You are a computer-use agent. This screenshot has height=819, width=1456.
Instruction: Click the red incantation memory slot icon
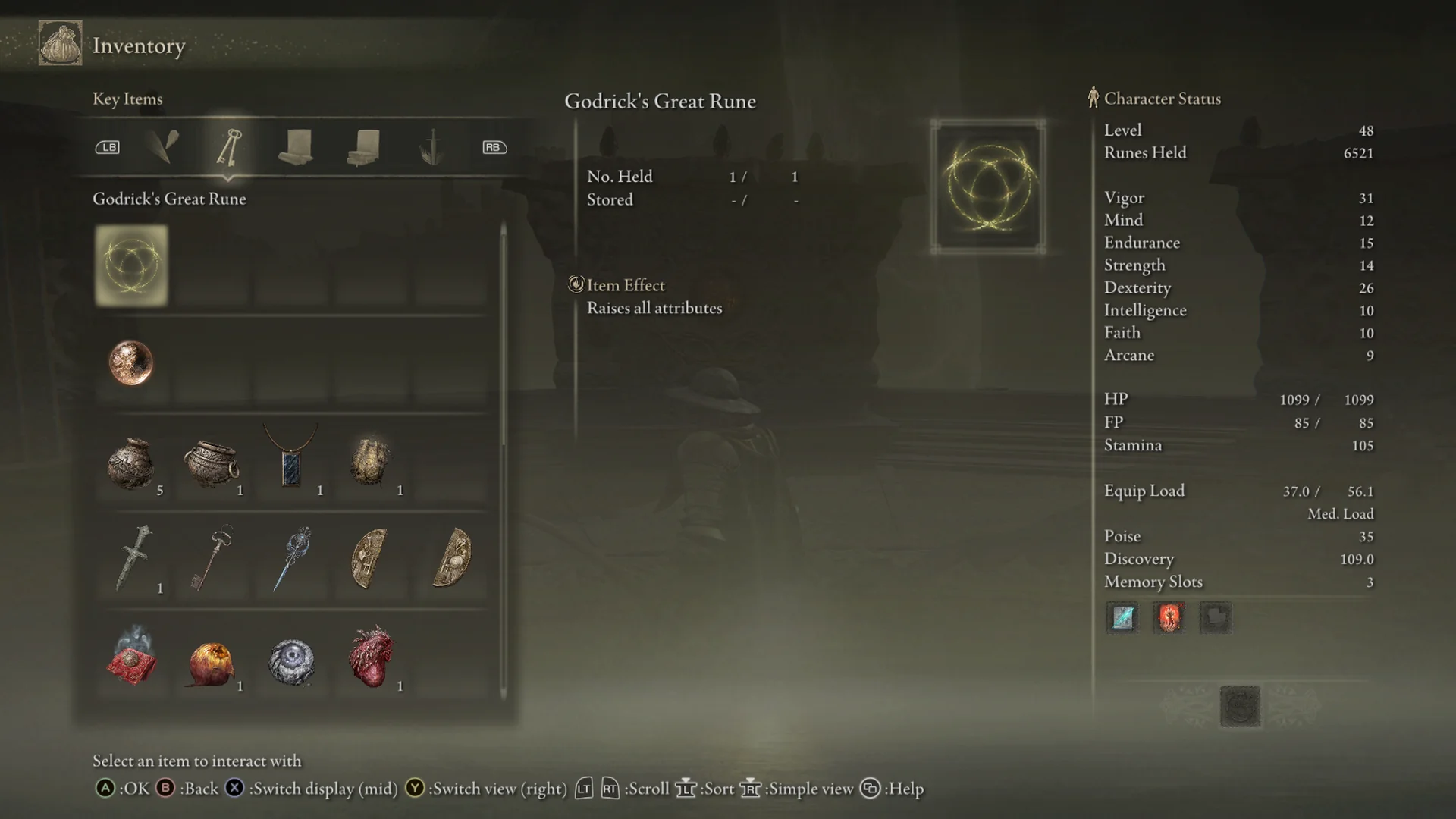[x=1169, y=618]
